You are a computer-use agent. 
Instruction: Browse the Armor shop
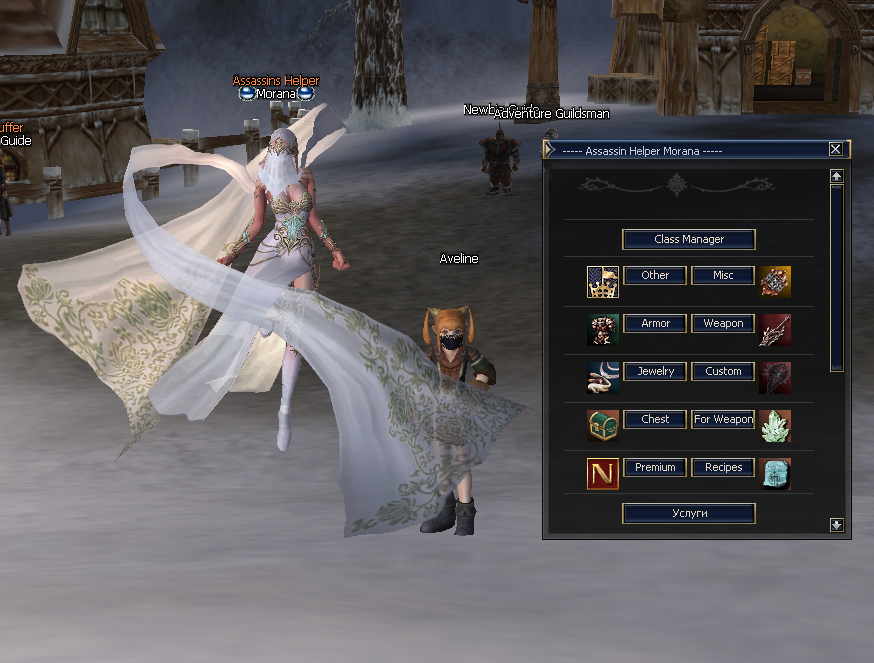point(655,323)
